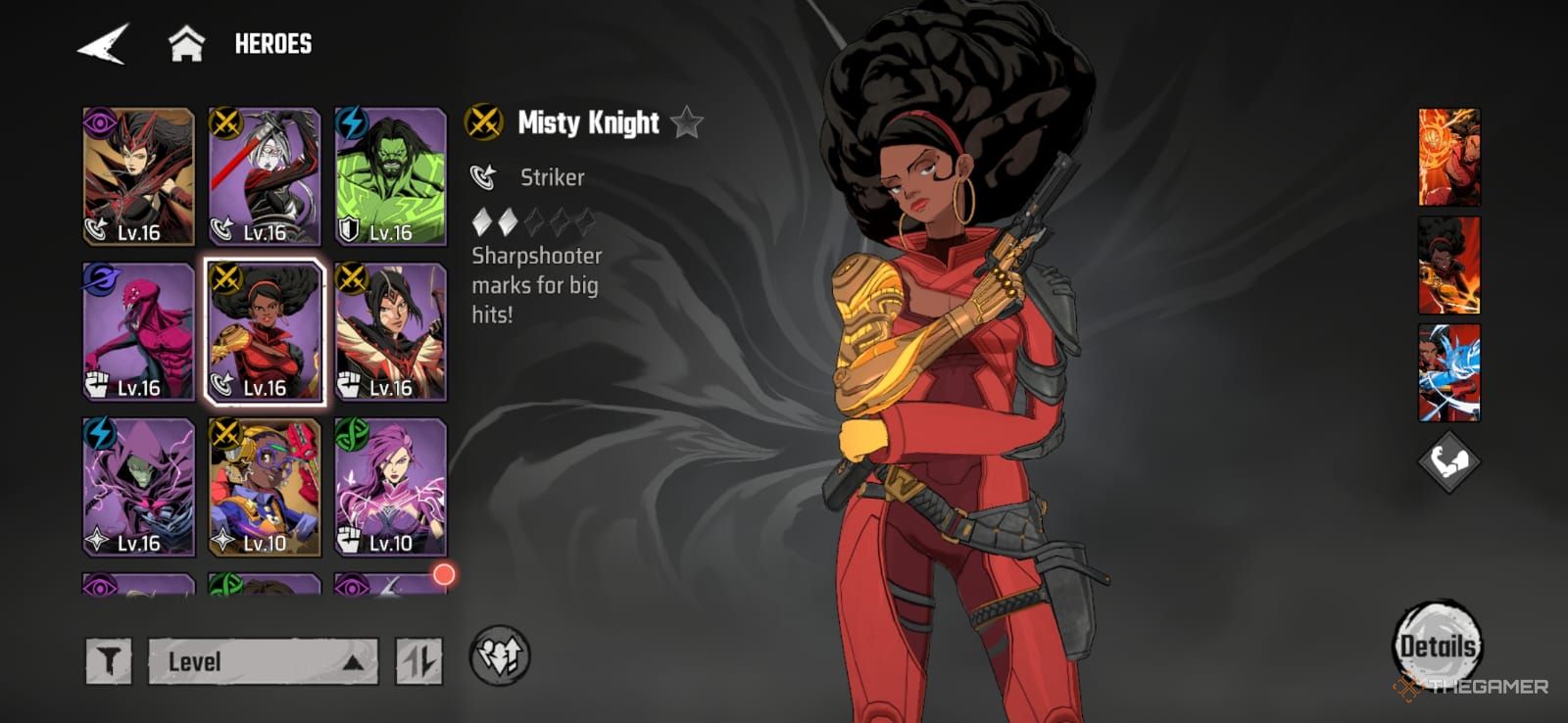Image resolution: width=1568 pixels, height=723 pixels.
Task: Select the Misty Knight hero card
Action: pyautogui.click(x=265, y=331)
